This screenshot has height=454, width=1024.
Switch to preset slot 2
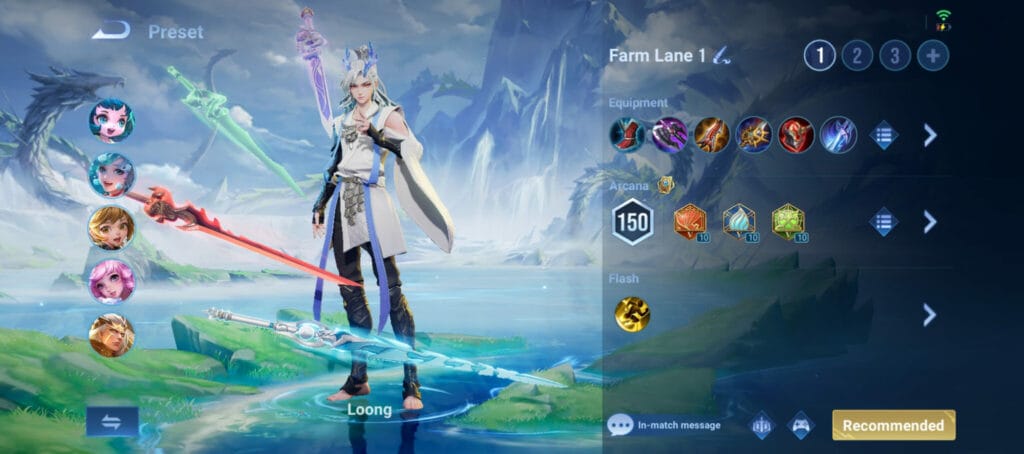pyautogui.click(x=857, y=56)
